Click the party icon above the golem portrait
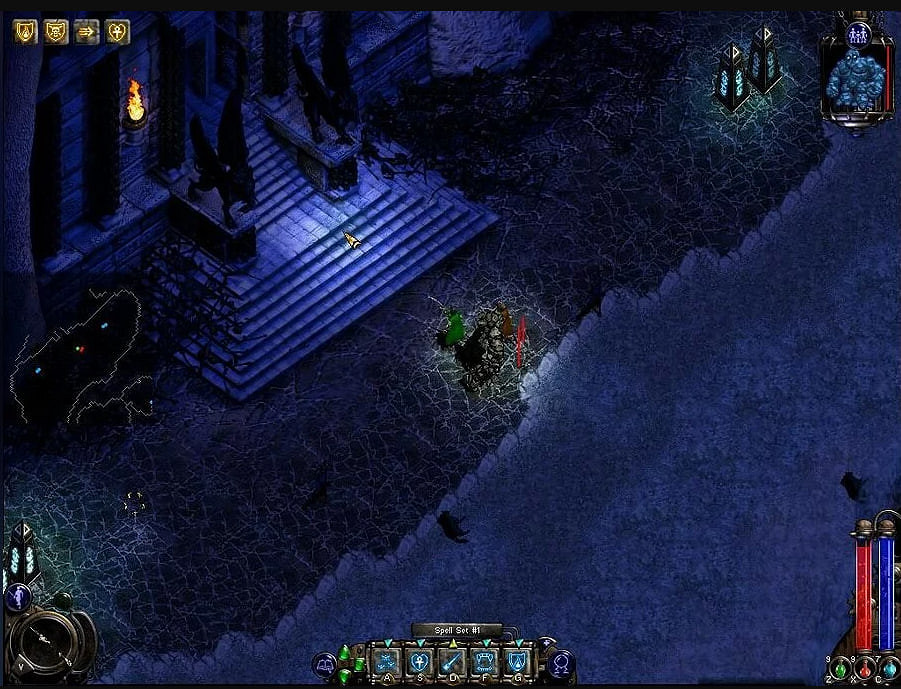Image resolution: width=901 pixels, height=689 pixels. (x=857, y=34)
